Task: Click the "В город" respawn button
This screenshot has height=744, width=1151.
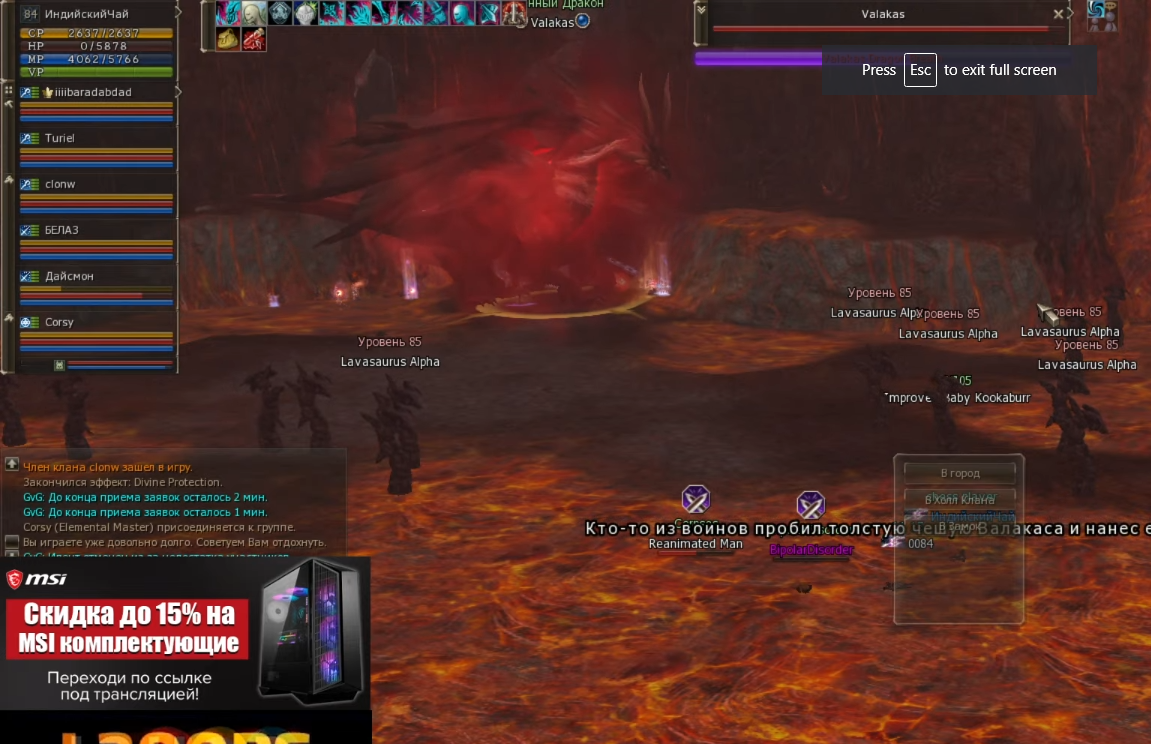Action: coord(959,473)
